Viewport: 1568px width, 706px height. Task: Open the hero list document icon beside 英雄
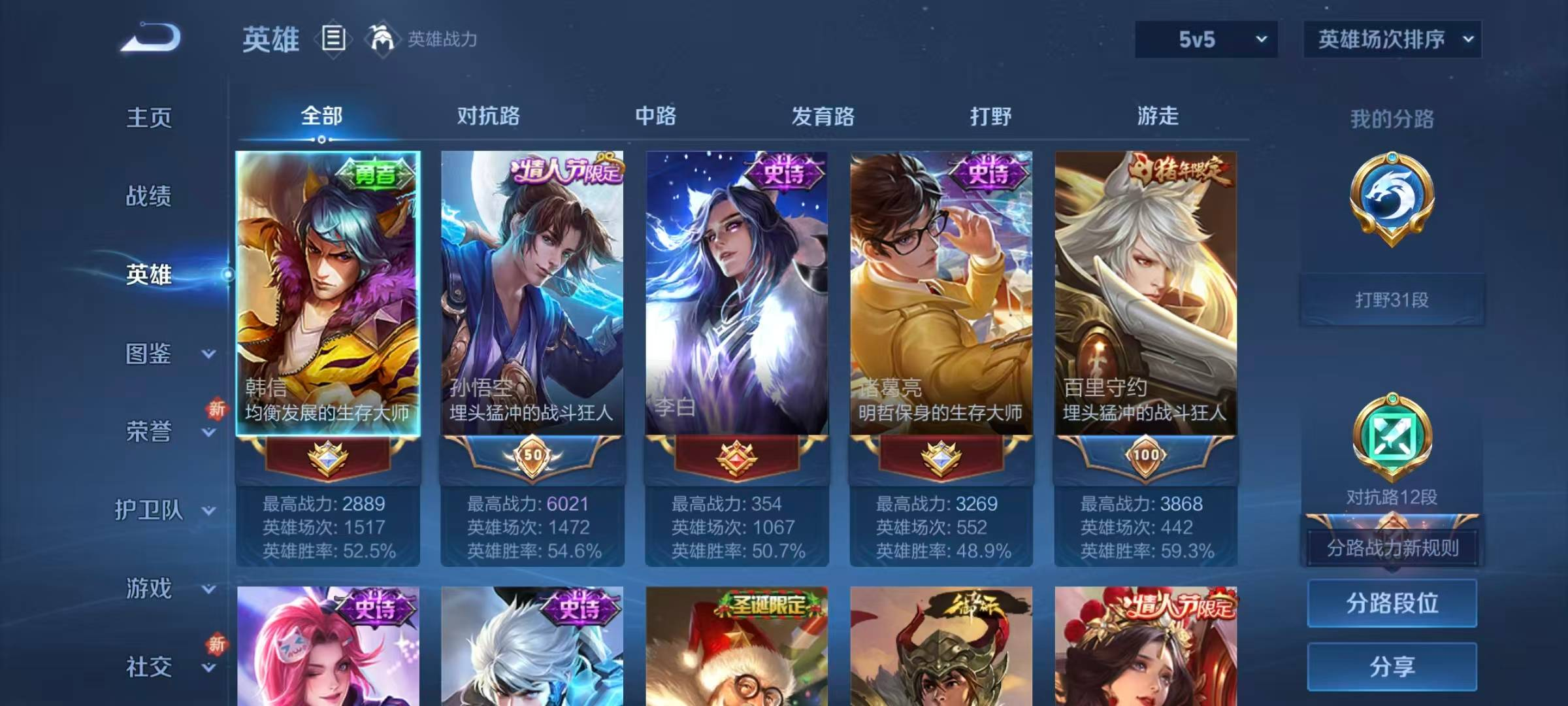point(333,39)
